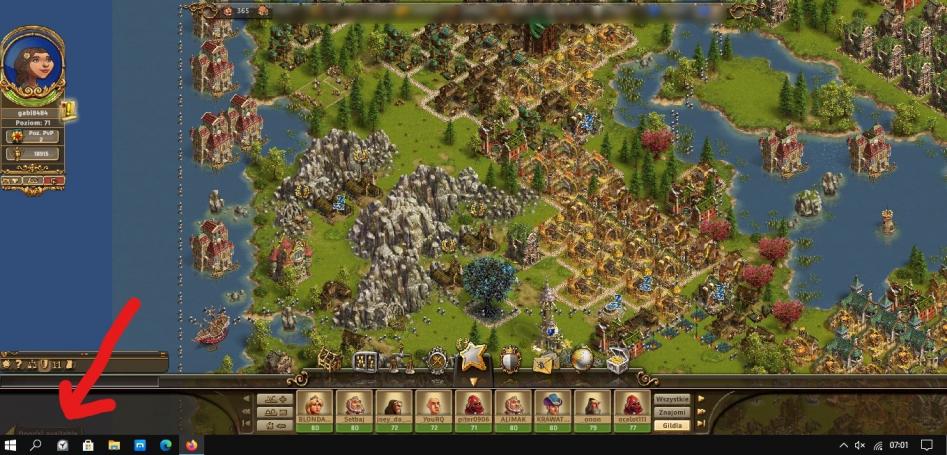Open the building menu crate icon
Image resolution: width=947 pixels, height=455 pixels.
pos(329,360)
